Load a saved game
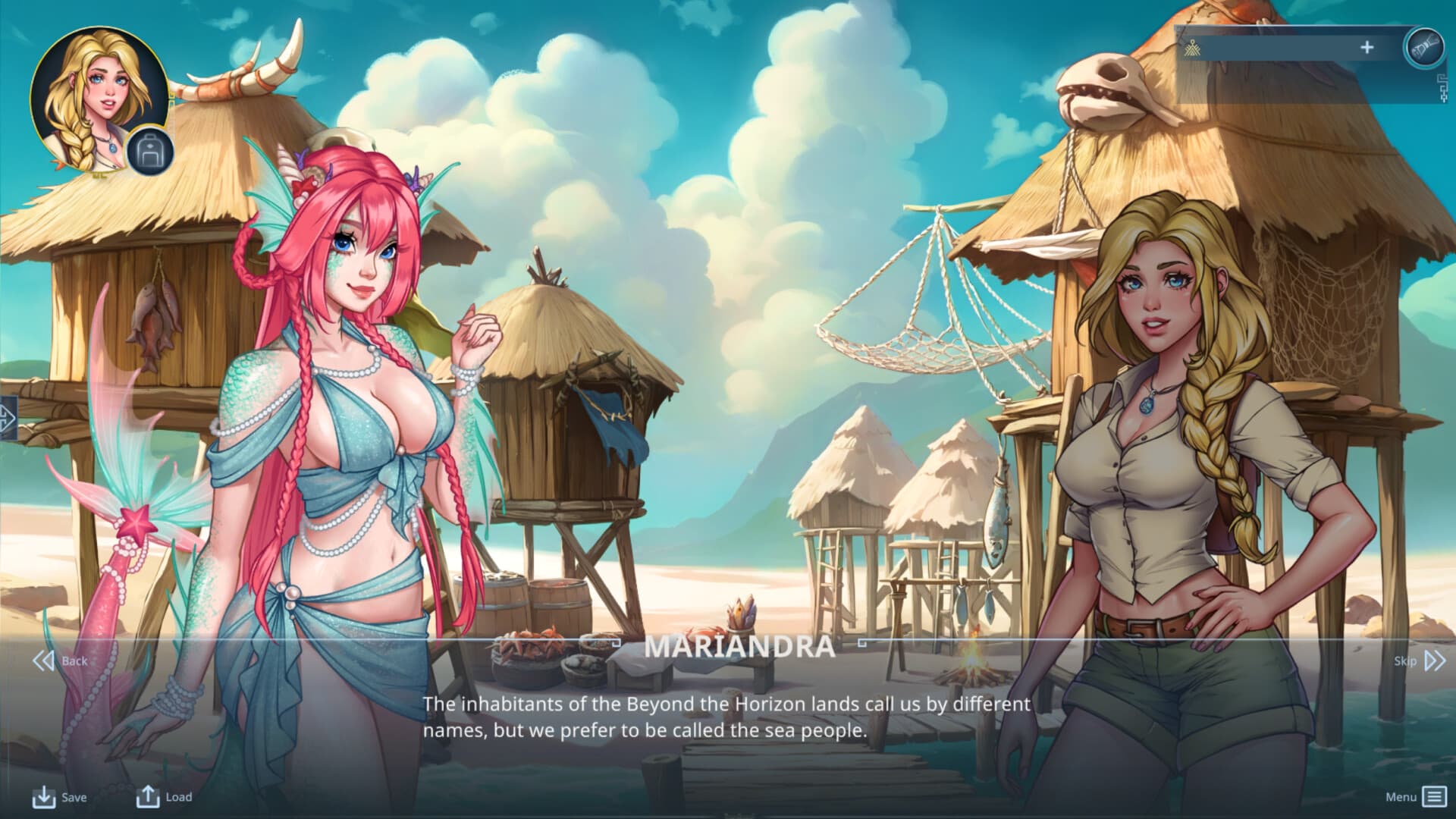 tap(164, 796)
